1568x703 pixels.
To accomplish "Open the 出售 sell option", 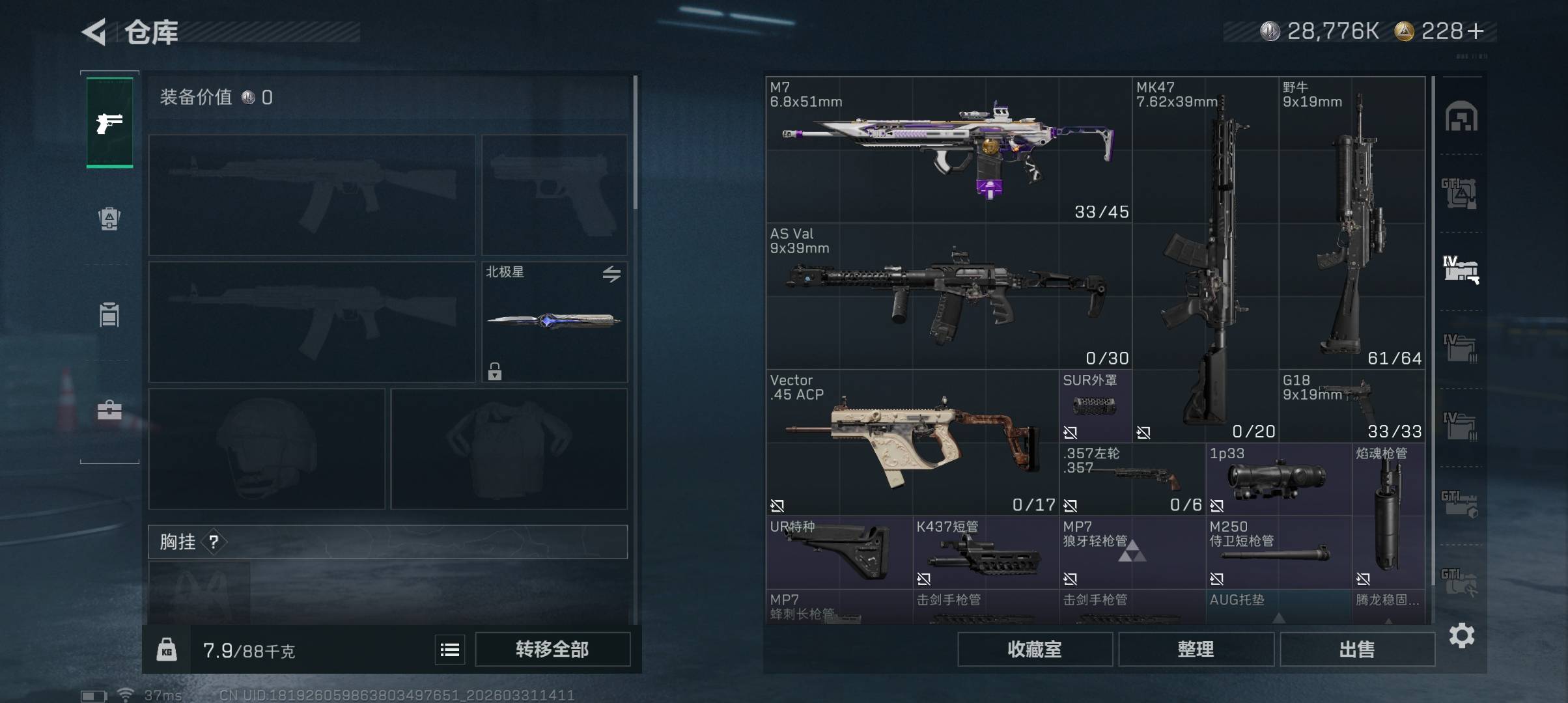I will (1357, 649).
